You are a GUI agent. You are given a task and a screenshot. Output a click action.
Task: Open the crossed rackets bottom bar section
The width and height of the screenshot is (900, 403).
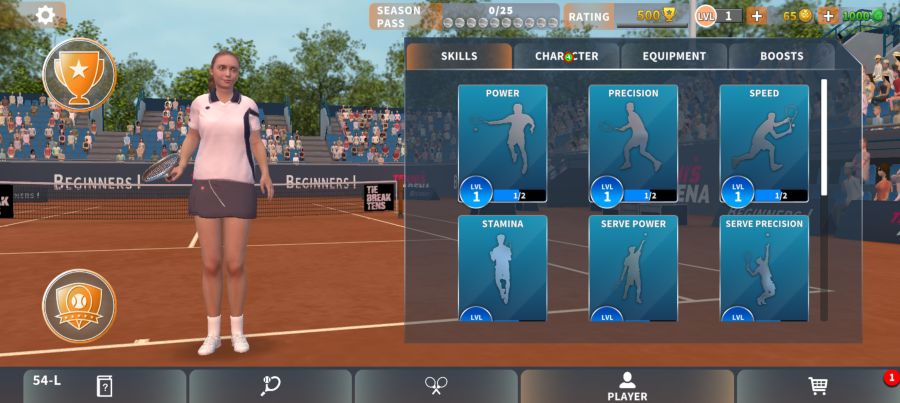(436, 386)
